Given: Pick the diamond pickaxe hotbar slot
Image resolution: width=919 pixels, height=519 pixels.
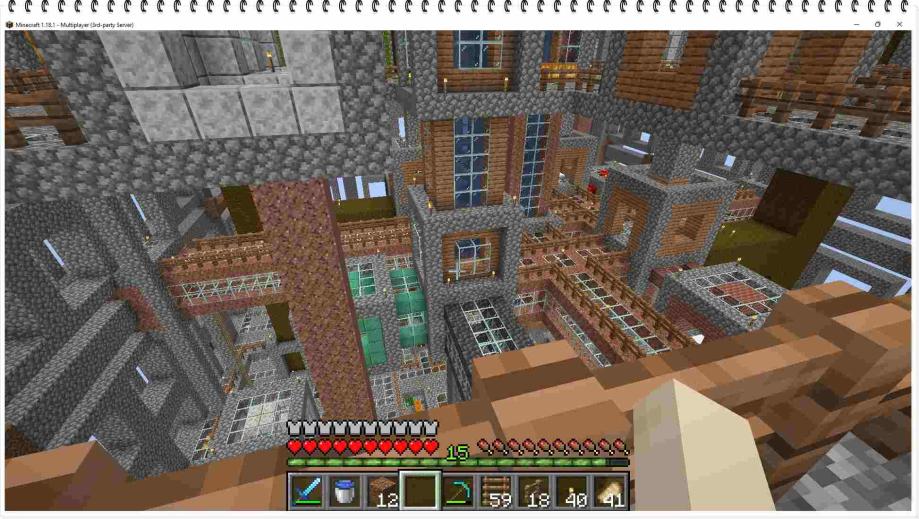Looking at the screenshot, I should point(458,491).
